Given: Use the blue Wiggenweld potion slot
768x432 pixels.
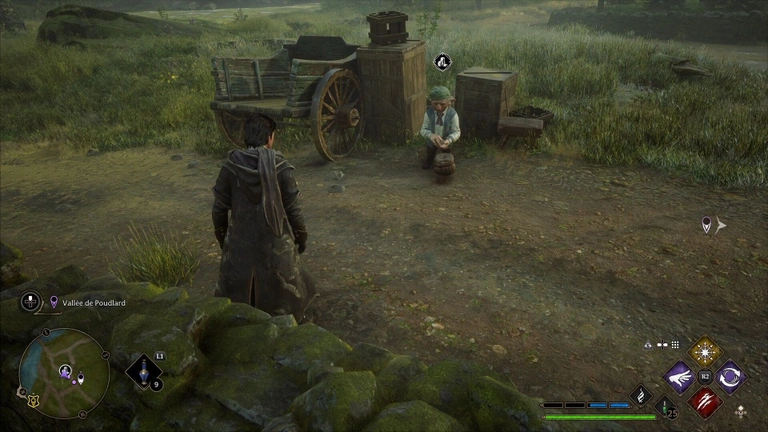Looking at the screenshot, I should click(x=143, y=372).
